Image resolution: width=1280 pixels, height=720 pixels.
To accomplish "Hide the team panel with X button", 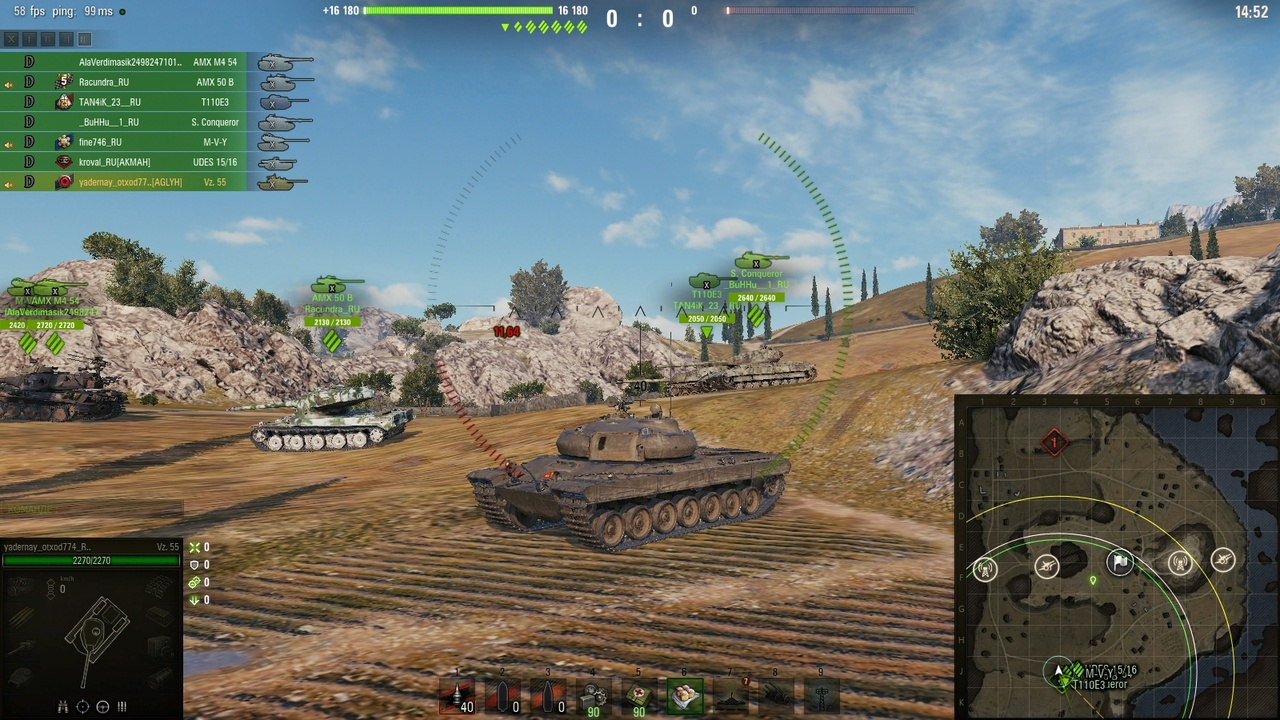I will pyautogui.click(x=12, y=40).
